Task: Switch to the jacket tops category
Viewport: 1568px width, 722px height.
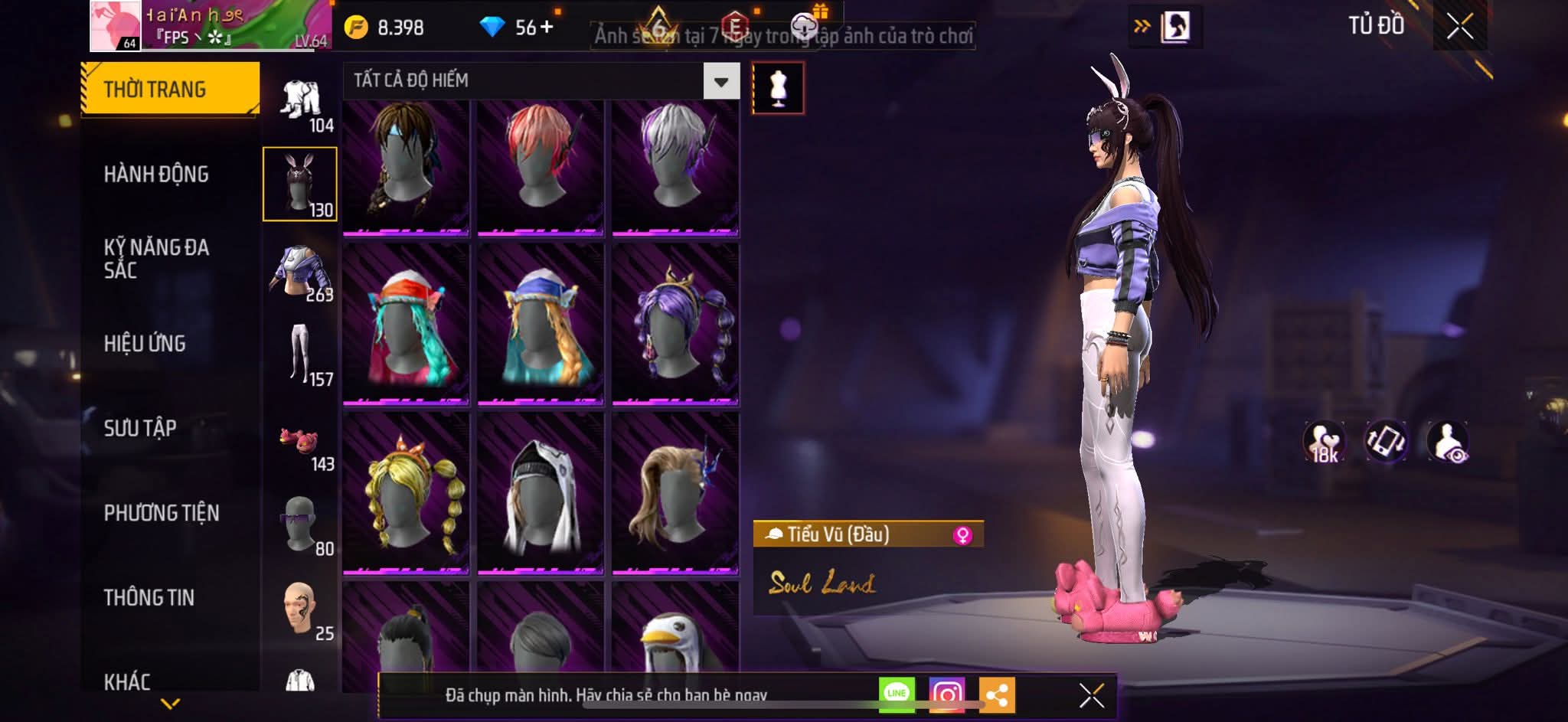Action: click(x=301, y=273)
